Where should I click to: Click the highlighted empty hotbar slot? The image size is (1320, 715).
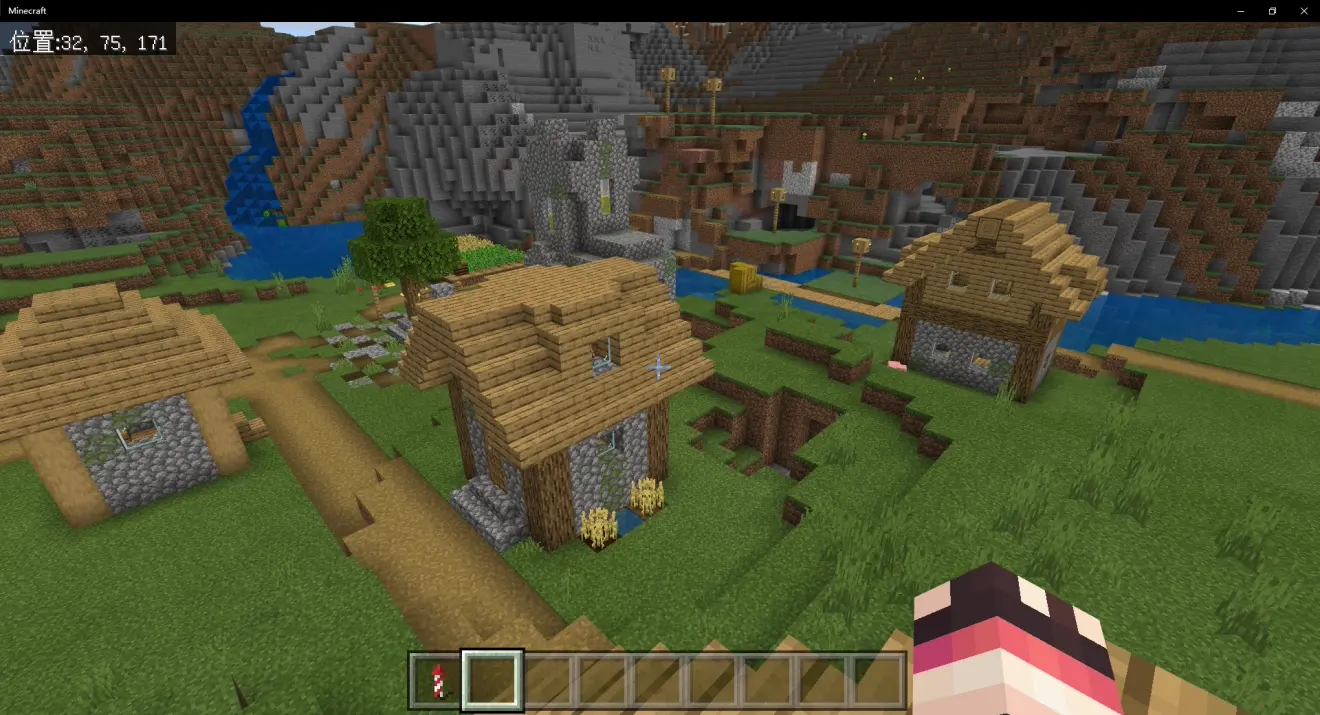[491, 680]
